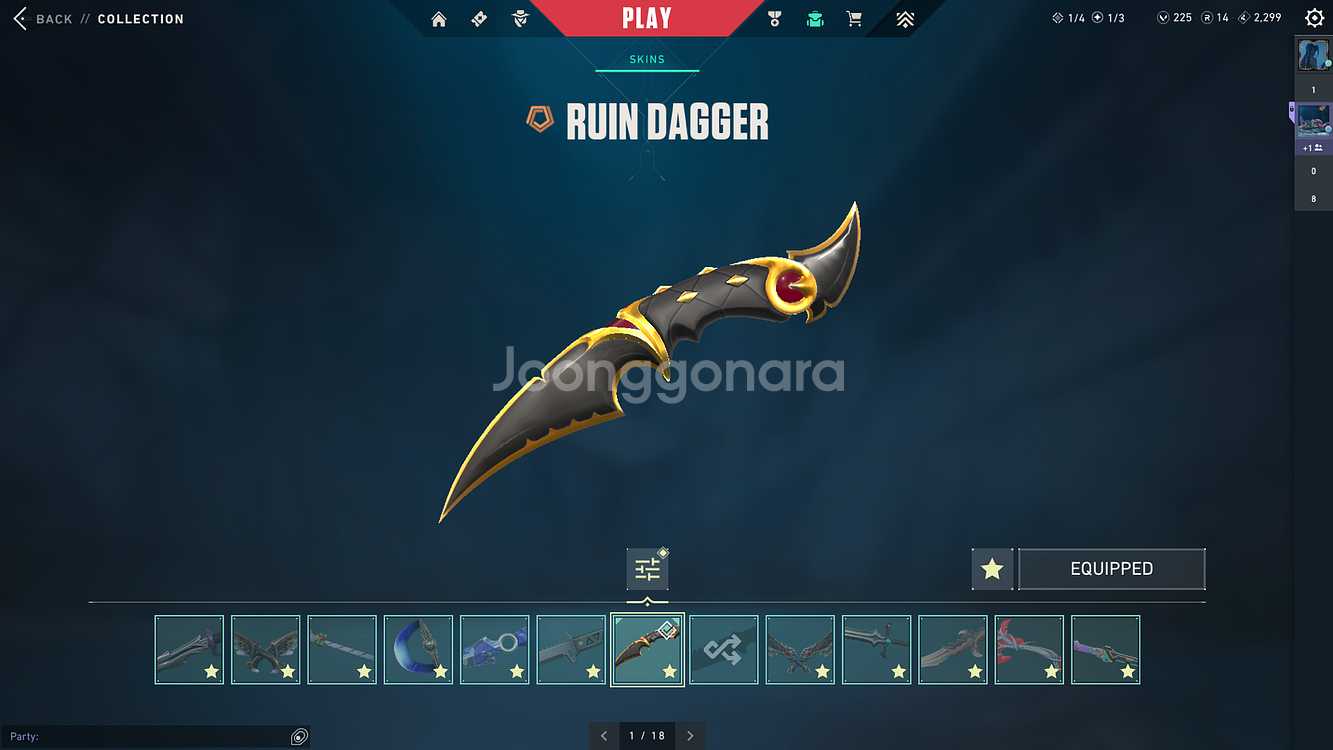Open the Battlepass ticket icon
1333x750 pixels.
coord(479,19)
